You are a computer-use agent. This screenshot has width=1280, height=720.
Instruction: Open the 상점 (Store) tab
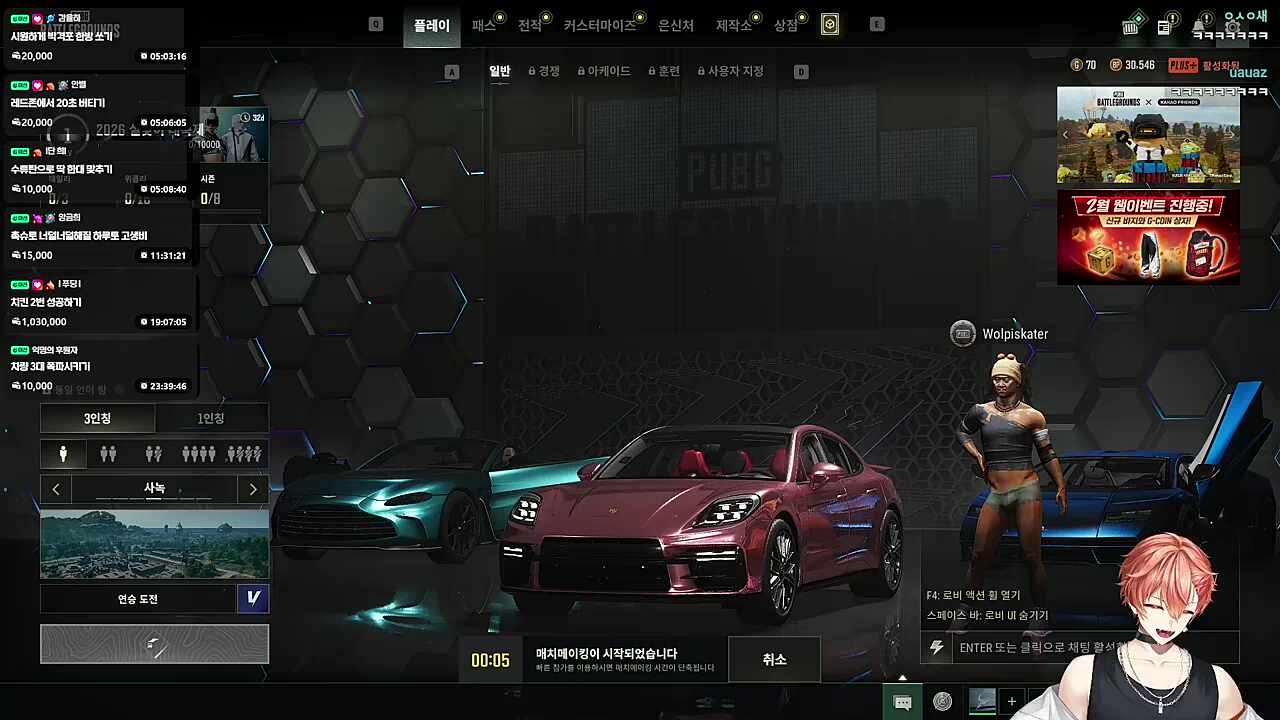[786, 25]
